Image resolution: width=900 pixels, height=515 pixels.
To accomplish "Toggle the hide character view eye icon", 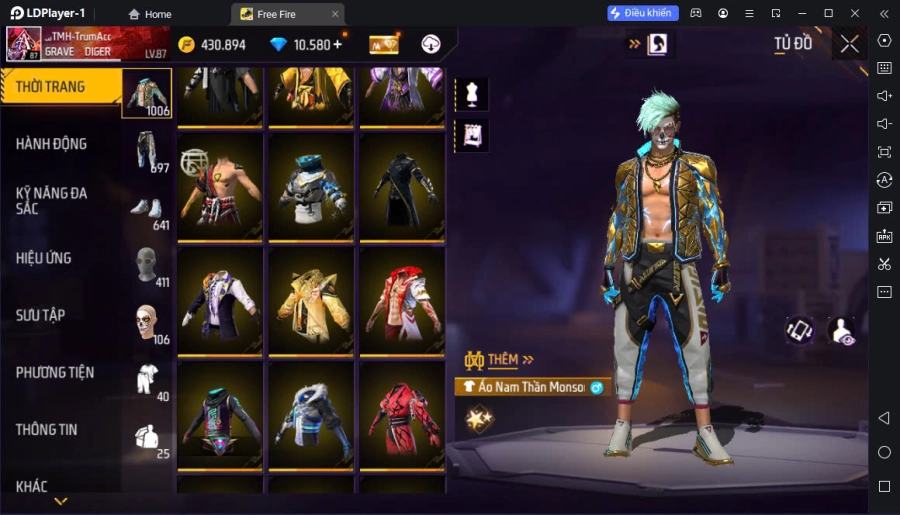I will click(x=843, y=331).
